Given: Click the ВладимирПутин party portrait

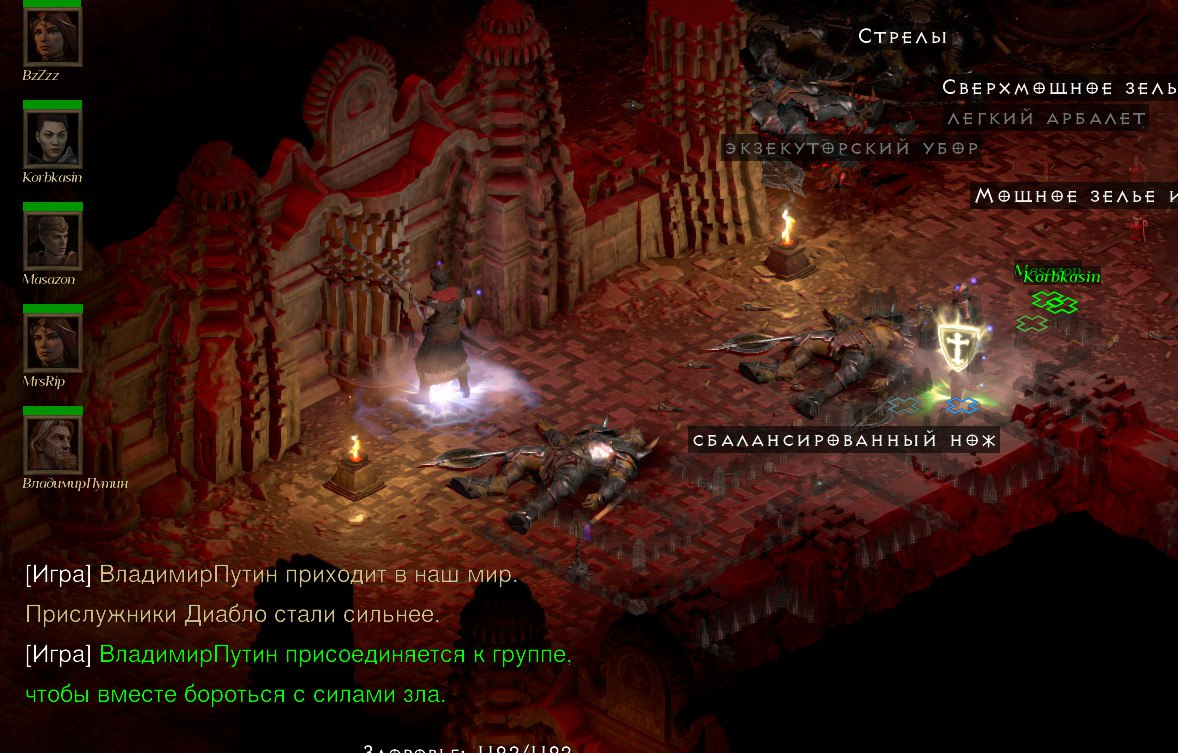Looking at the screenshot, I should click(x=52, y=445).
